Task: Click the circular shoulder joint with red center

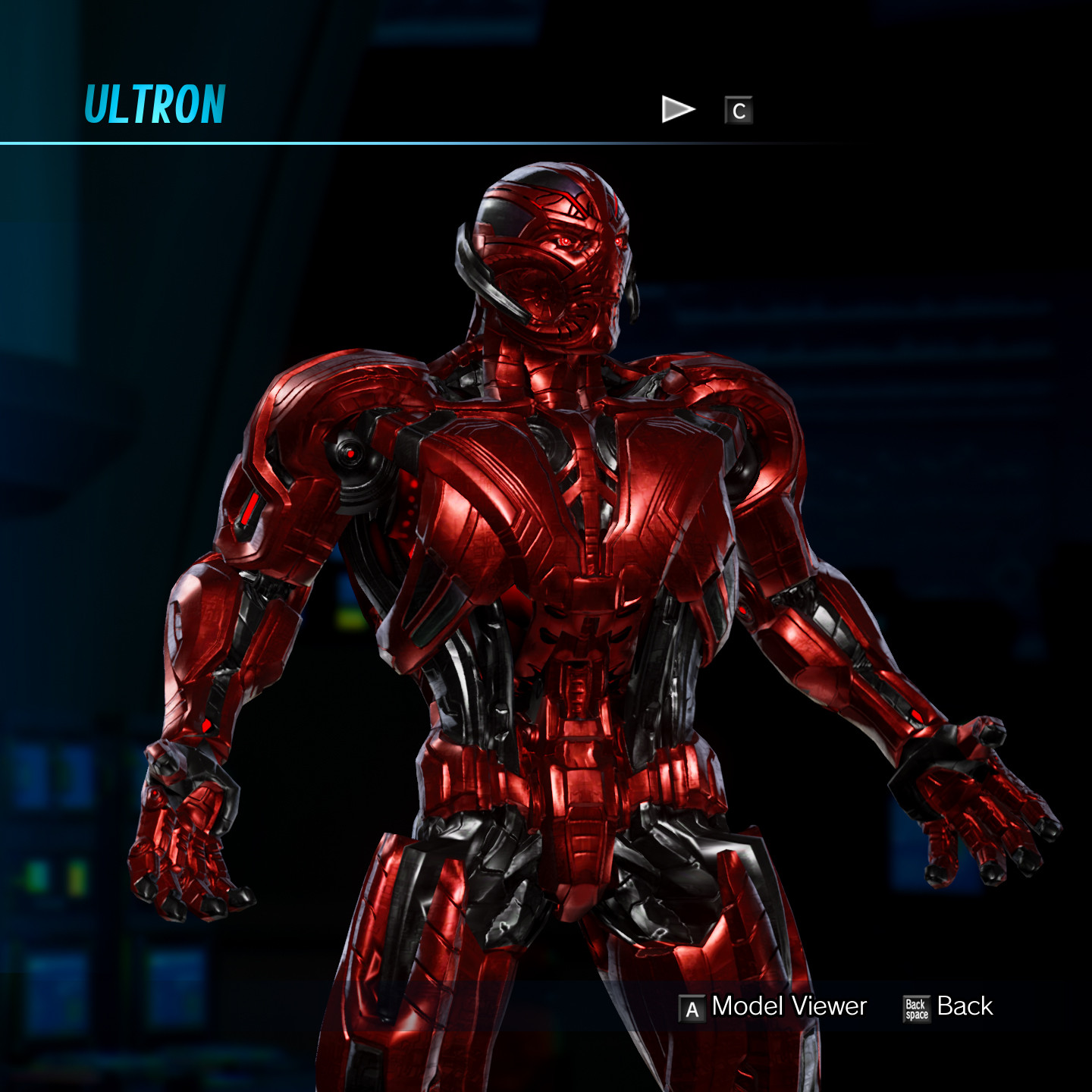Action: point(350,453)
